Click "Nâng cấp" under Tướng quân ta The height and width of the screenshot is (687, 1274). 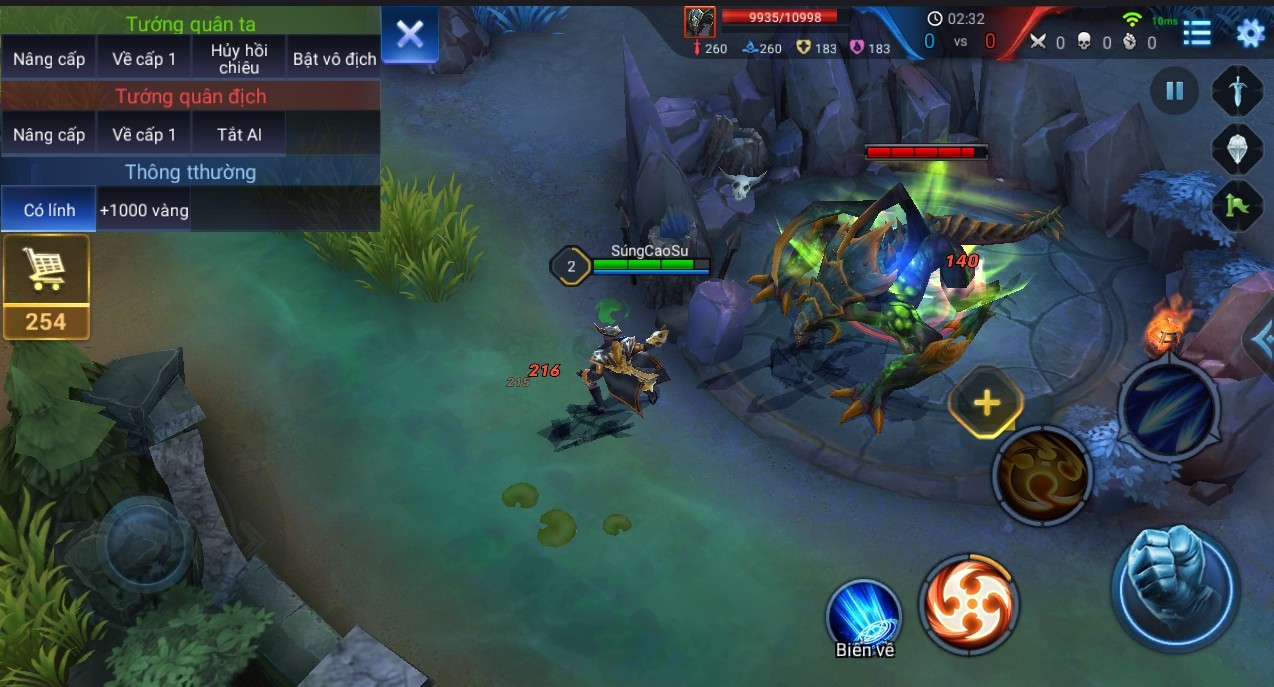pyautogui.click(x=49, y=59)
